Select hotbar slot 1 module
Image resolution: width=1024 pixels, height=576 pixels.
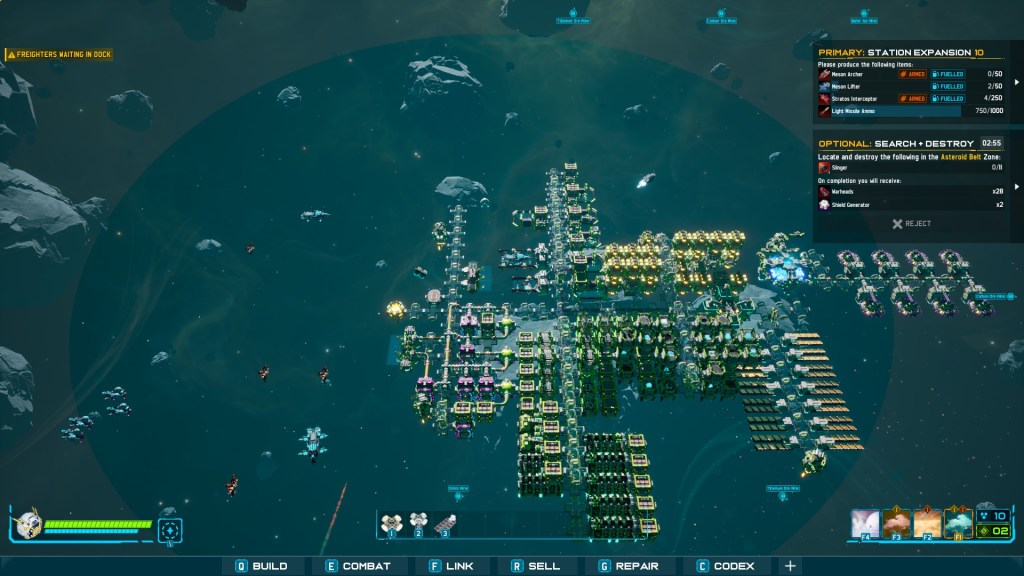coord(392,522)
